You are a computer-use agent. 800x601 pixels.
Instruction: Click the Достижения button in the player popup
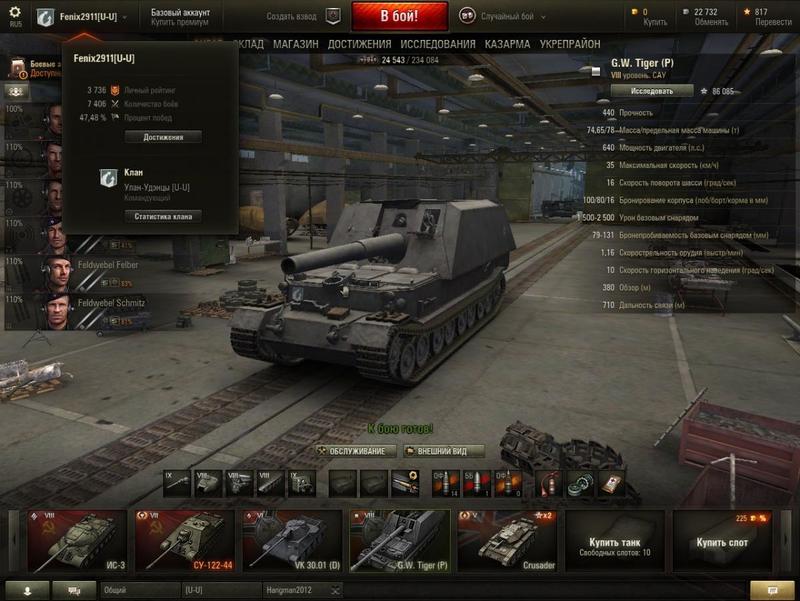(163, 137)
